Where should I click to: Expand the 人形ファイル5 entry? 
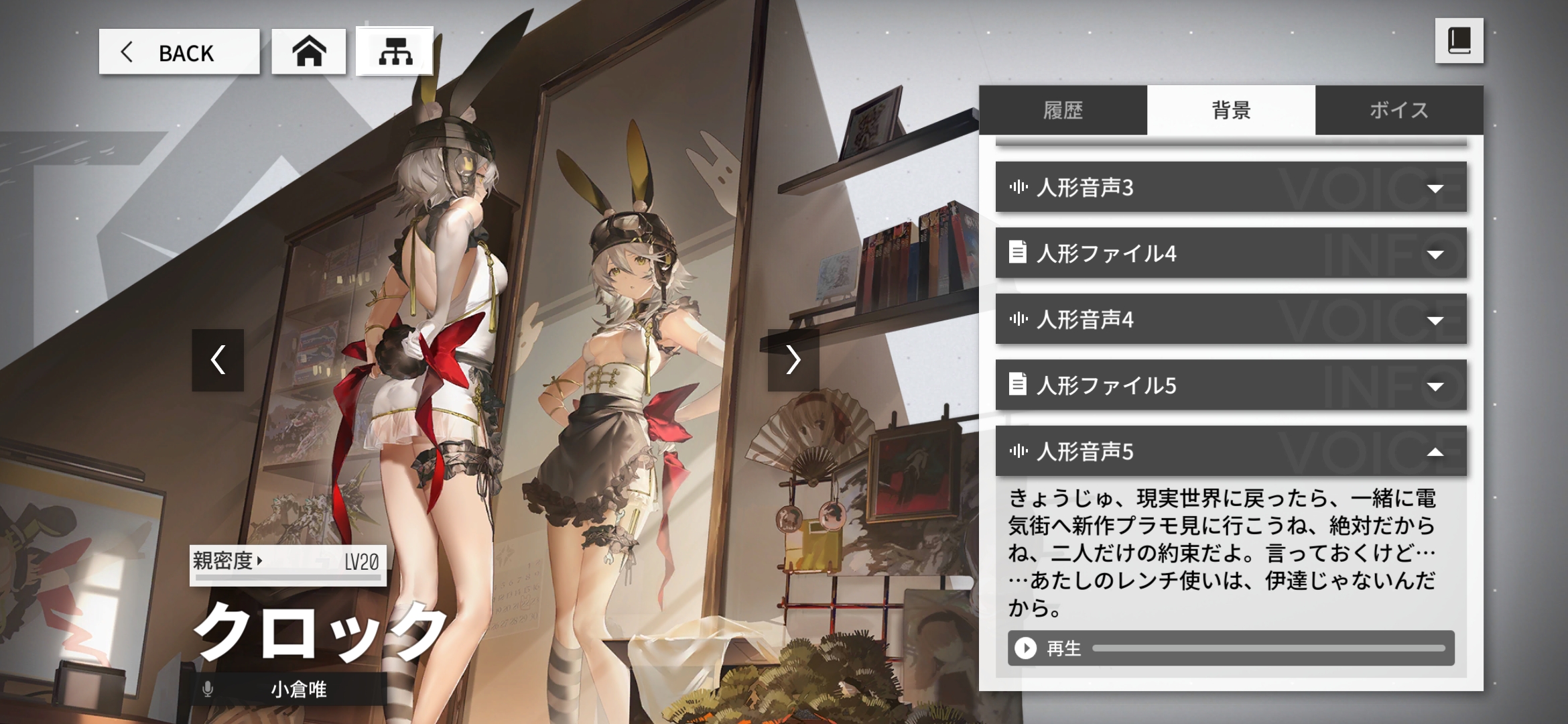(x=1231, y=385)
